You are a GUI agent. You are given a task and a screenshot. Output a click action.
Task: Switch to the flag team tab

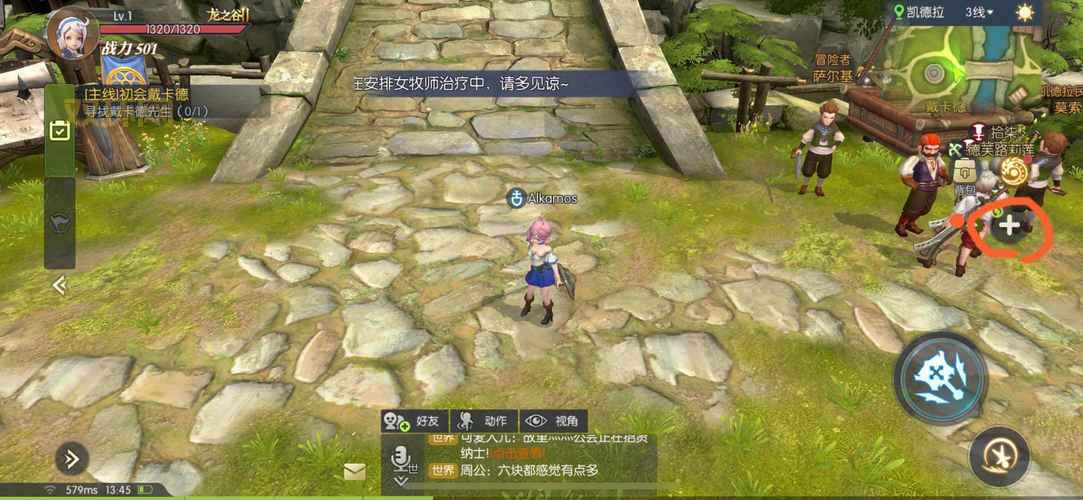(x=60, y=220)
